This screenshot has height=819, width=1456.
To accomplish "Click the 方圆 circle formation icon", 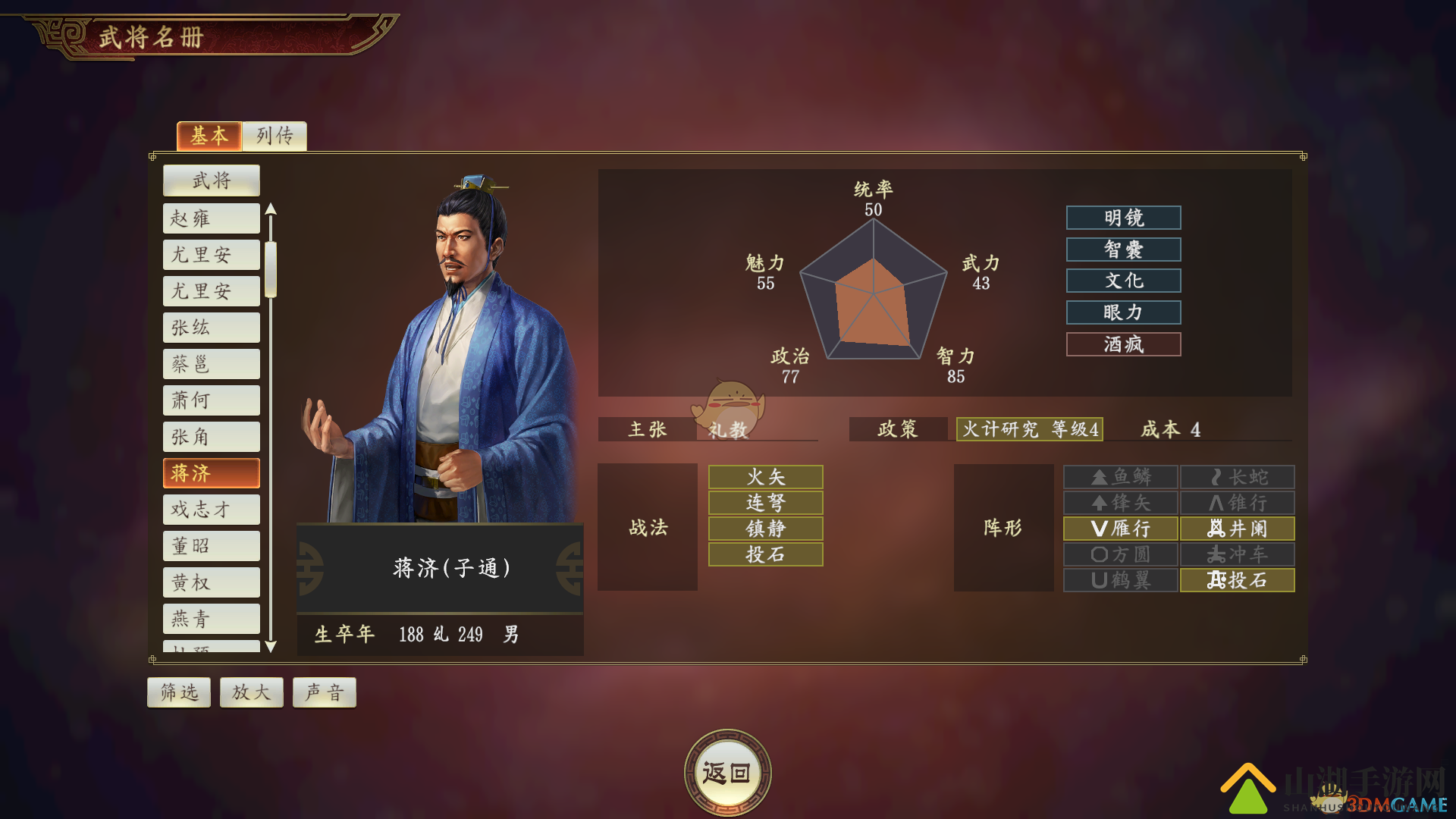I will pyautogui.click(x=1121, y=554).
